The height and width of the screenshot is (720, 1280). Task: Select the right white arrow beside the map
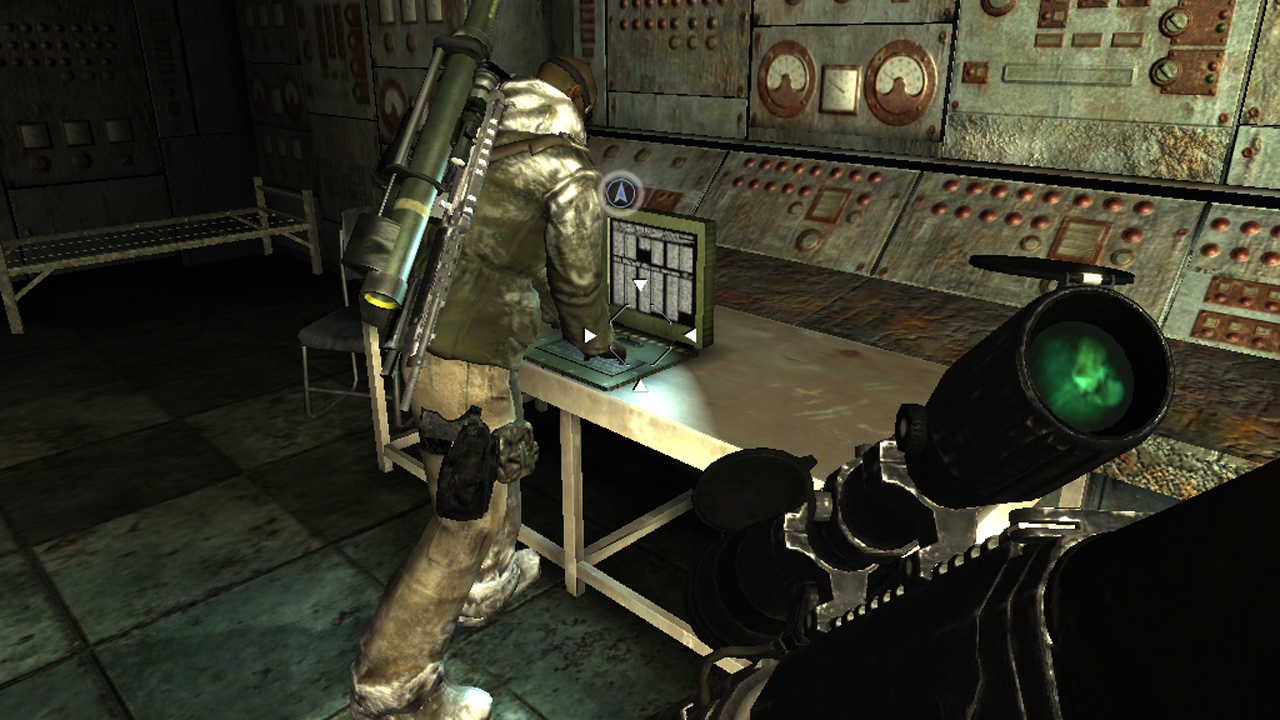point(691,334)
